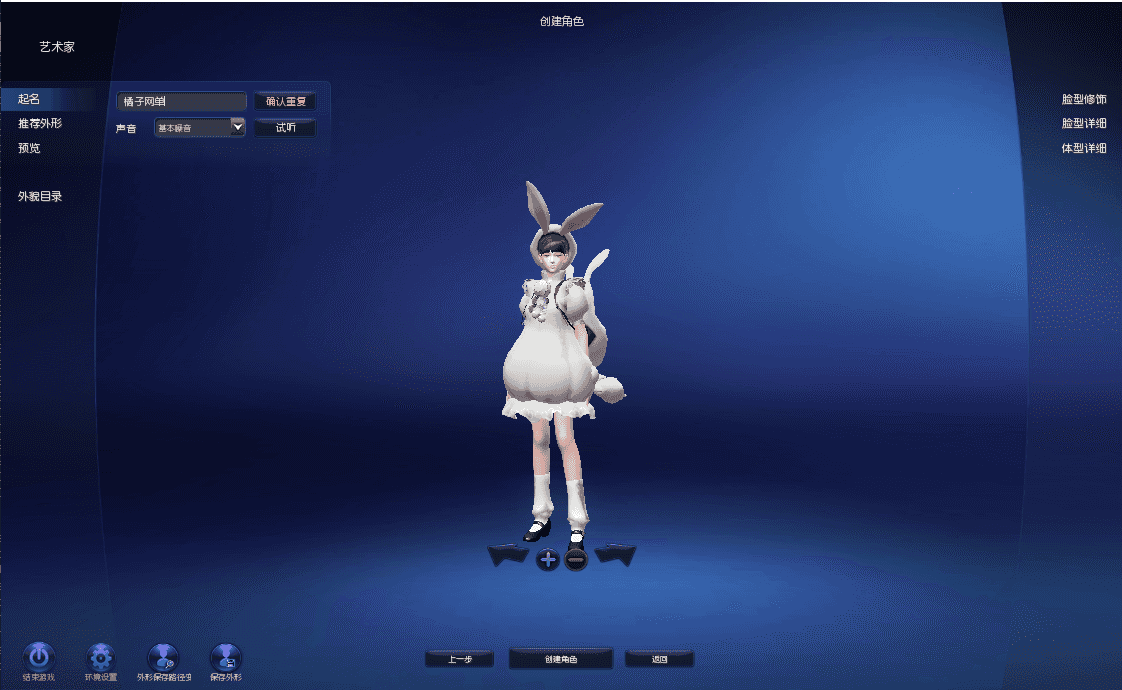Quit via the 结束游戏 power icon

[x=38, y=657]
